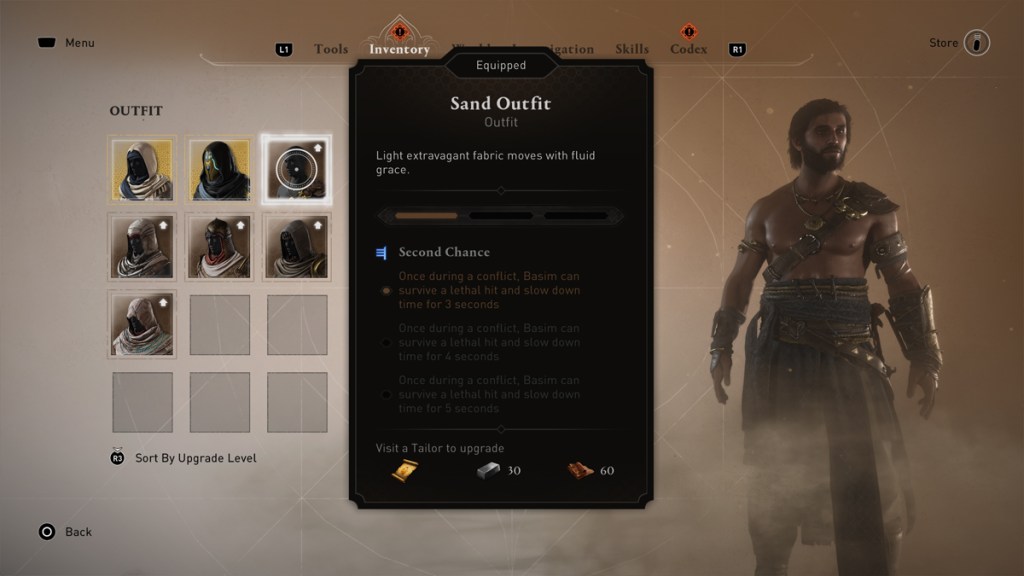
Task: Pick the beige hooded outfit with teal trim
Action: 142,325
